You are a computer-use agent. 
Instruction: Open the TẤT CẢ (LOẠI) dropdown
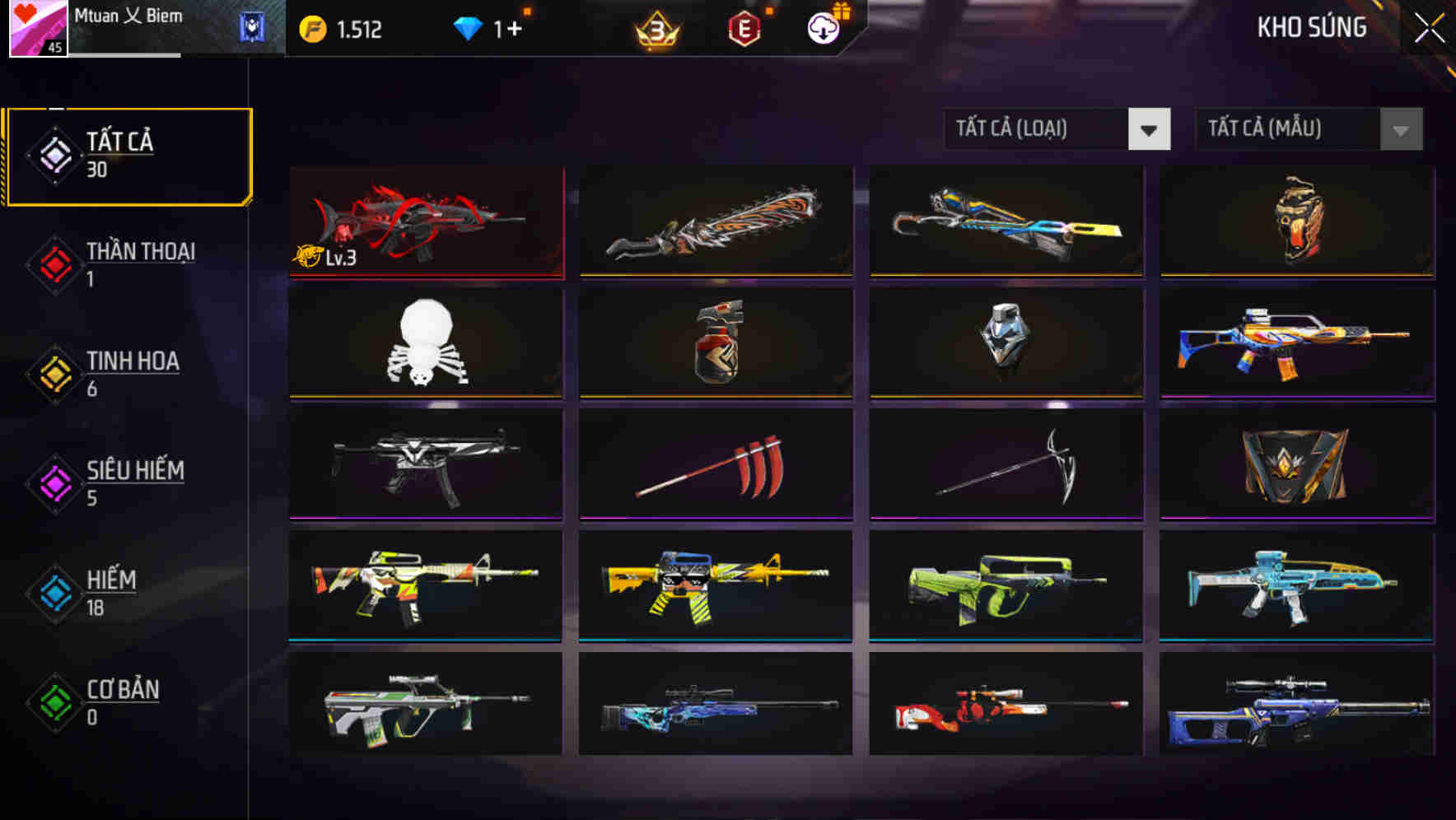point(1038,129)
